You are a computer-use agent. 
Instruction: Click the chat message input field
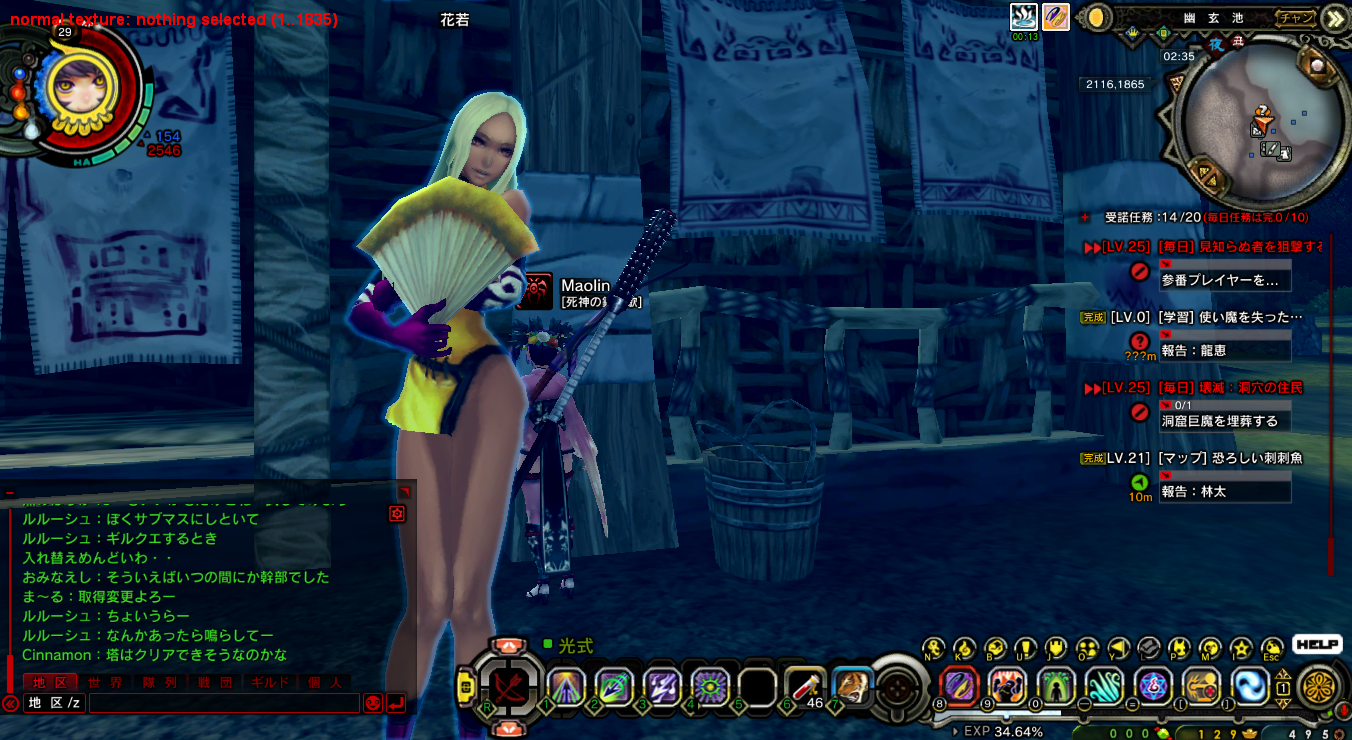coord(223,703)
